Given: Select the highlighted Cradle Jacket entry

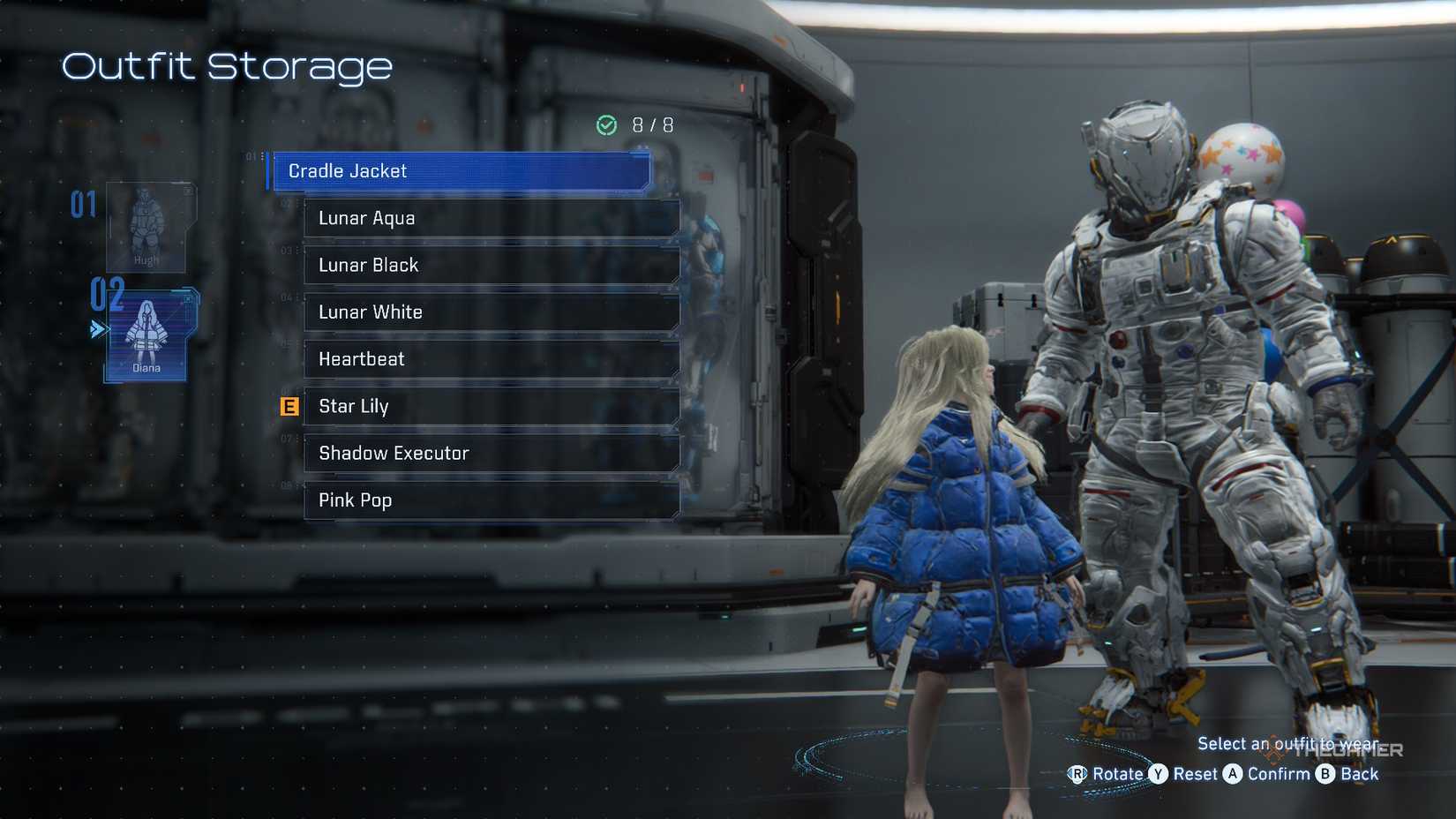Looking at the screenshot, I should point(459,171).
